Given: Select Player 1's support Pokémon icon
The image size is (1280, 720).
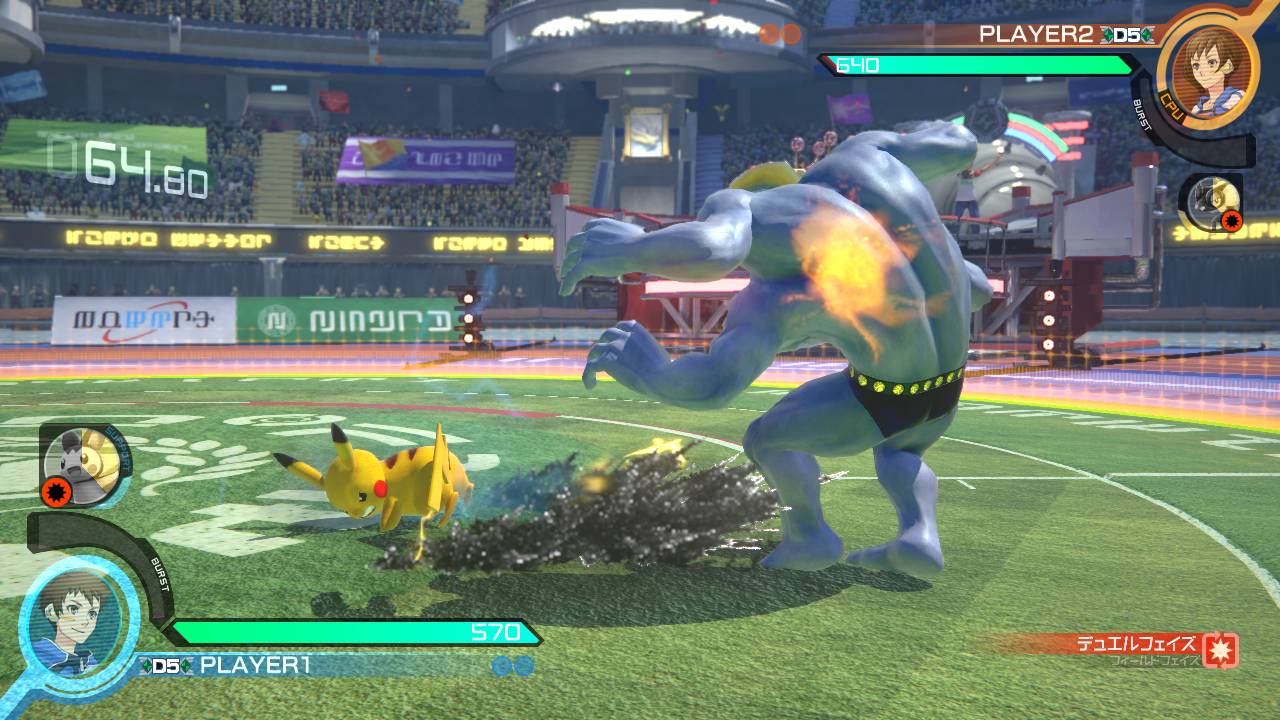Looking at the screenshot, I should (x=84, y=461).
